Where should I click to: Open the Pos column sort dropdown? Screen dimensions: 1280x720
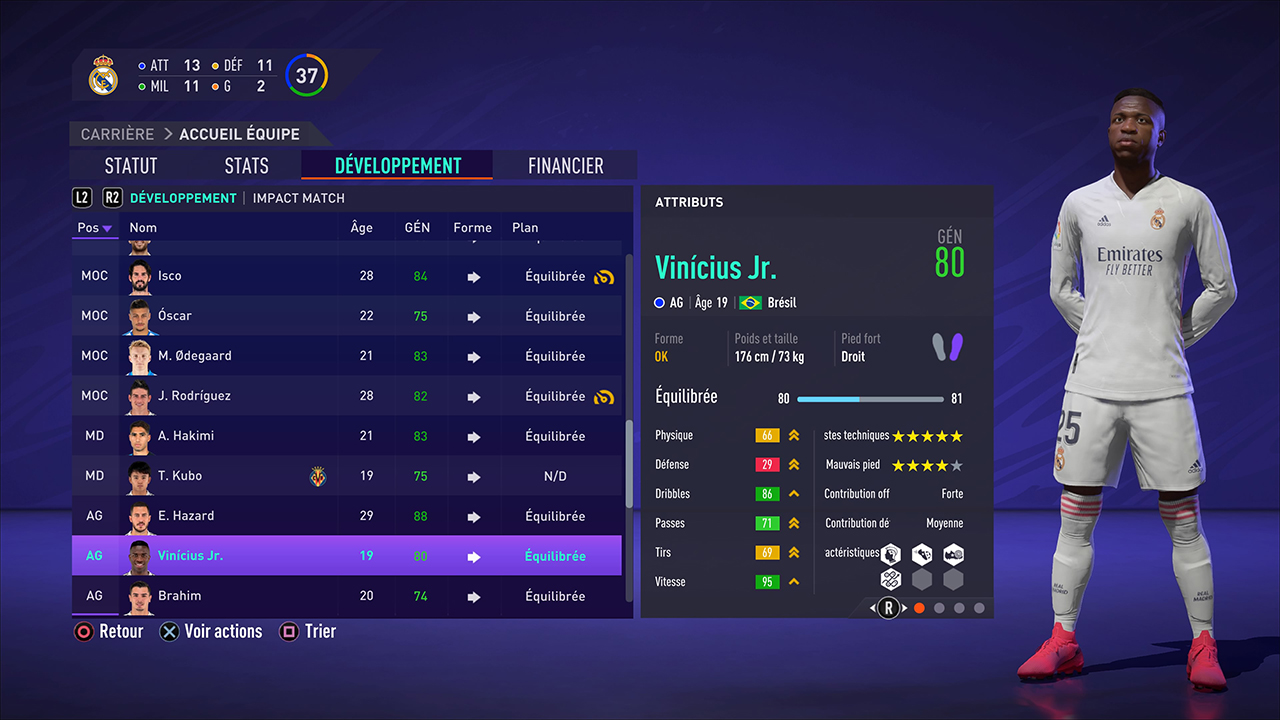94,228
